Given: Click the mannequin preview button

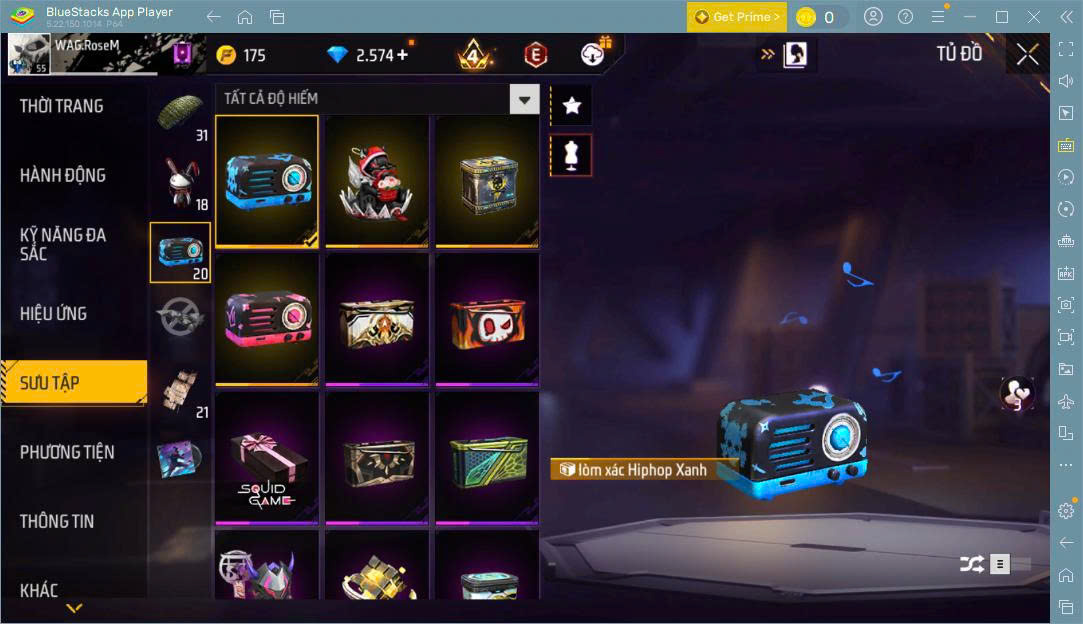Looking at the screenshot, I should click(572, 155).
